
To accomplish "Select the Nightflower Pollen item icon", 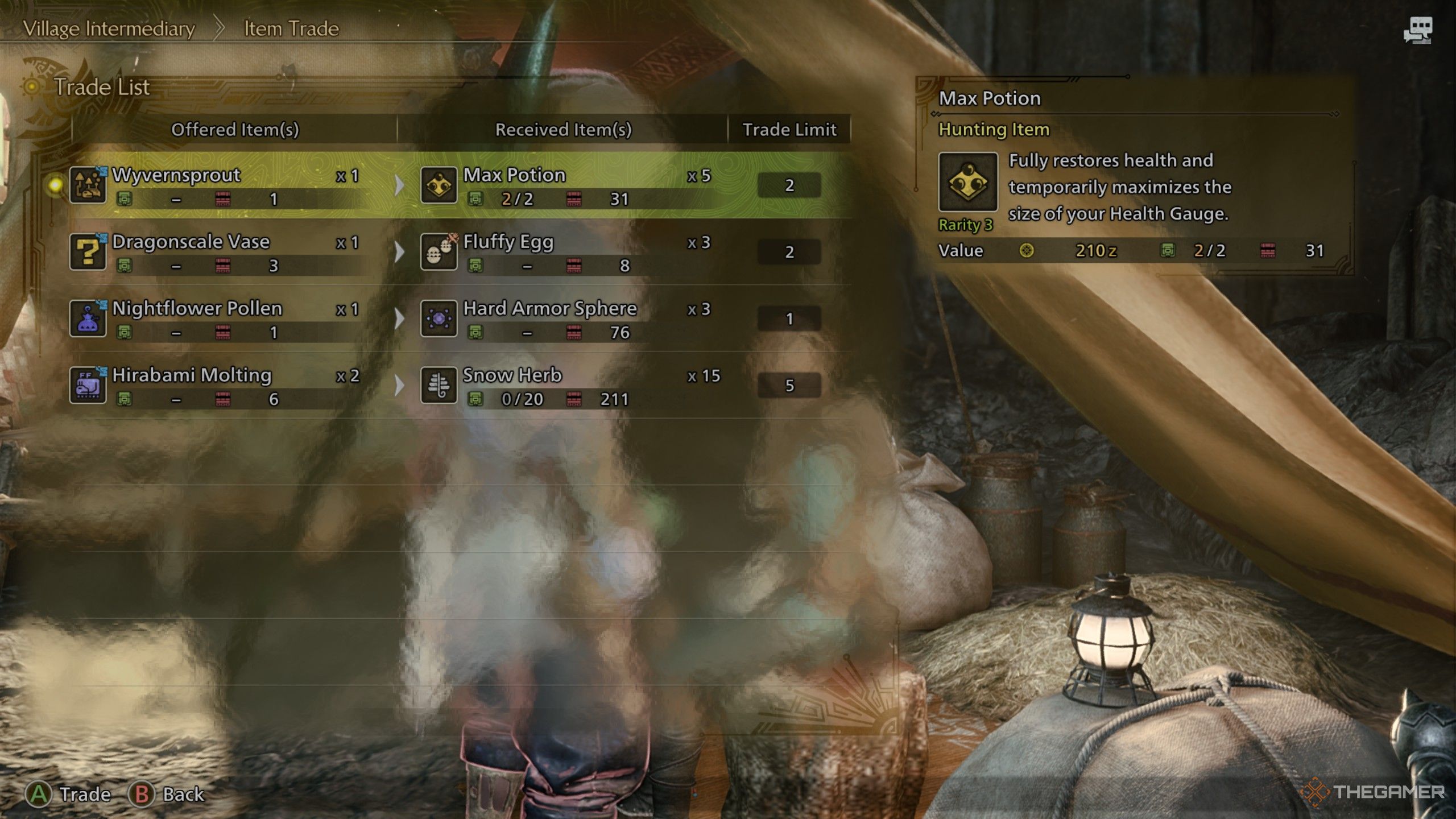I will tap(88, 318).
